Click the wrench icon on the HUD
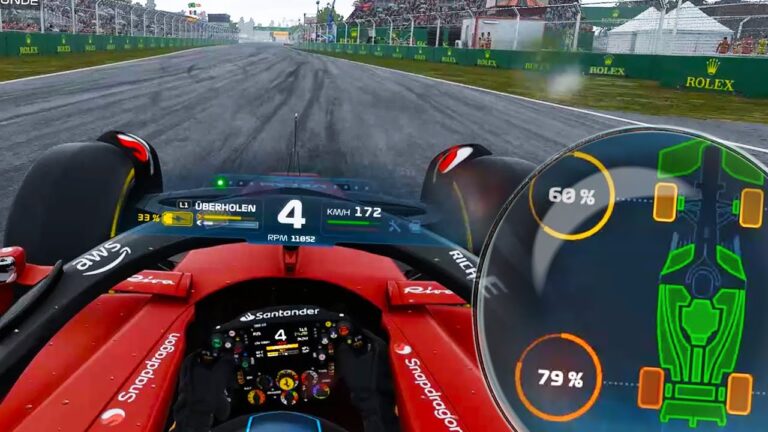Image resolution: width=768 pixels, height=432 pixels. click(x=395, y=226)
